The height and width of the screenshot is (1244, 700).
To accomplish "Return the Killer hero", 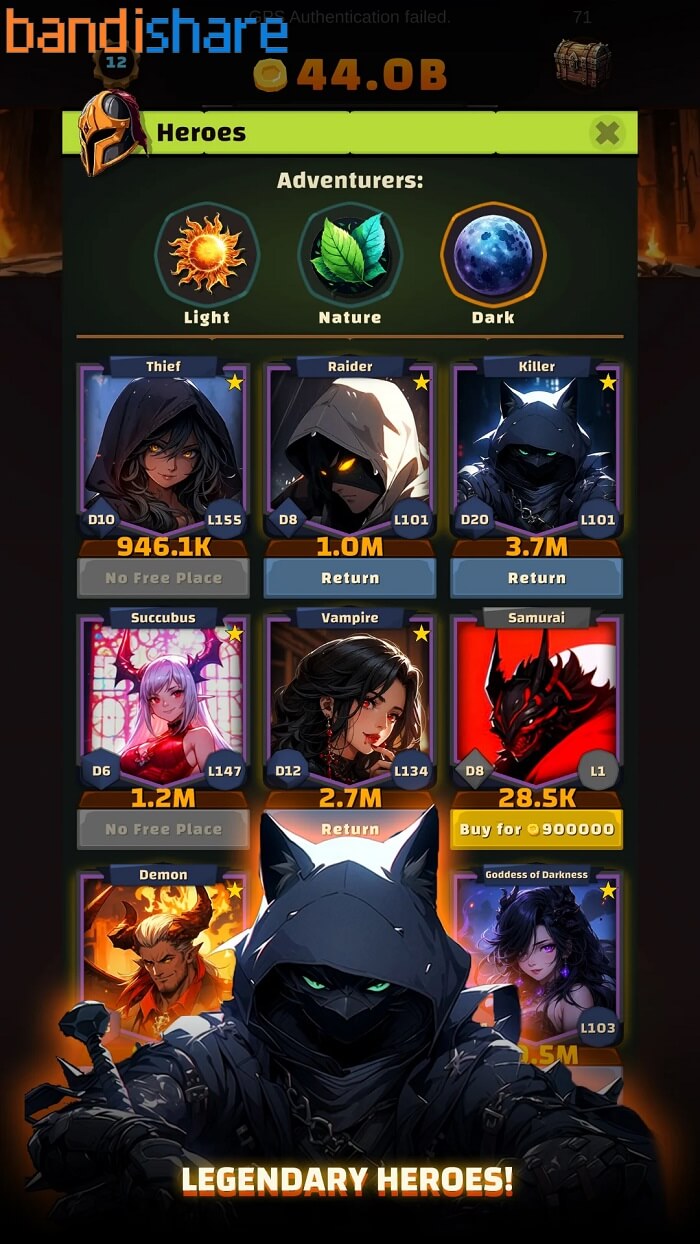I will tap(537, 578).
